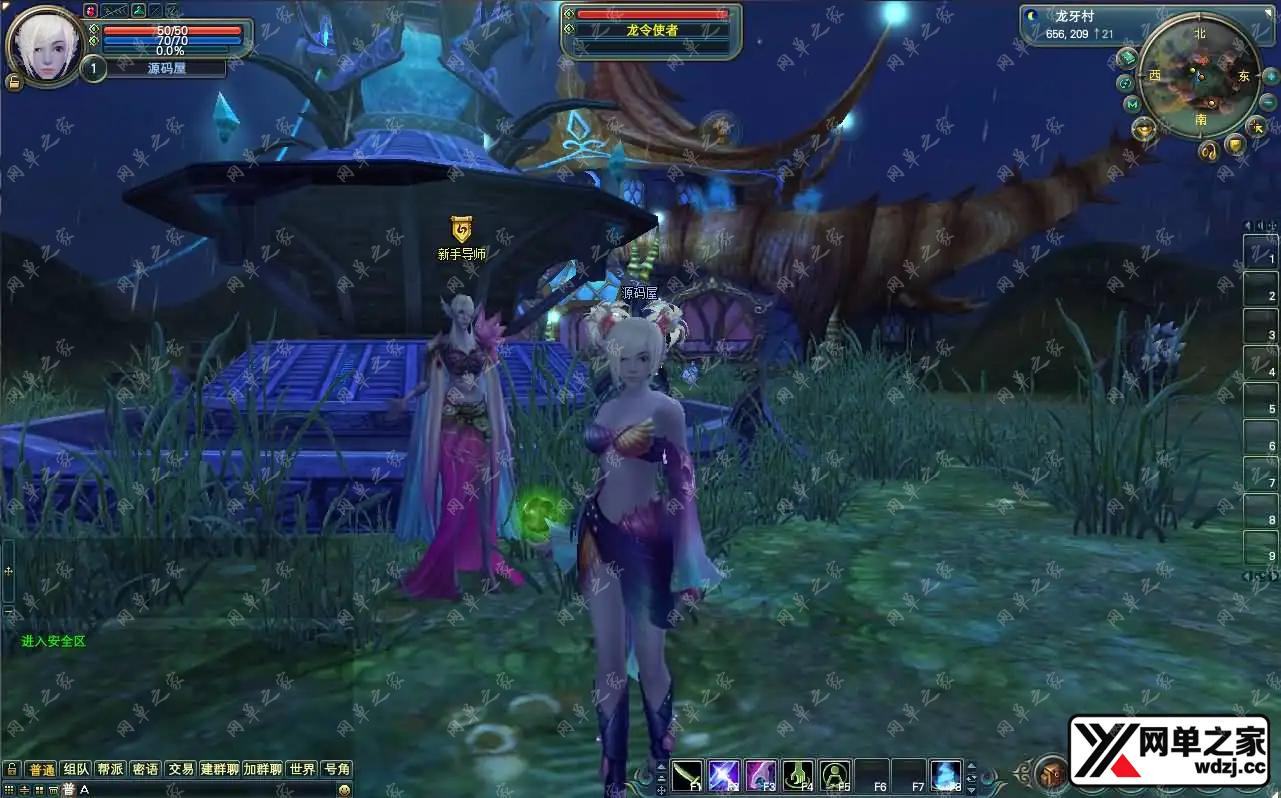
Task: Switch to the 世界 chat tab
Action: [302, 769]
